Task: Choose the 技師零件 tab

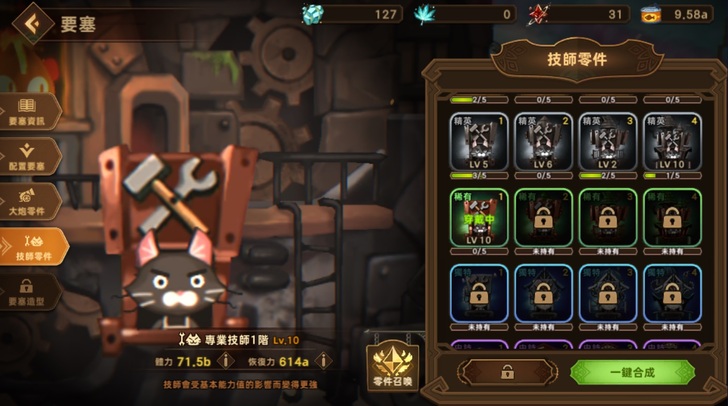Action: (32, 245)
